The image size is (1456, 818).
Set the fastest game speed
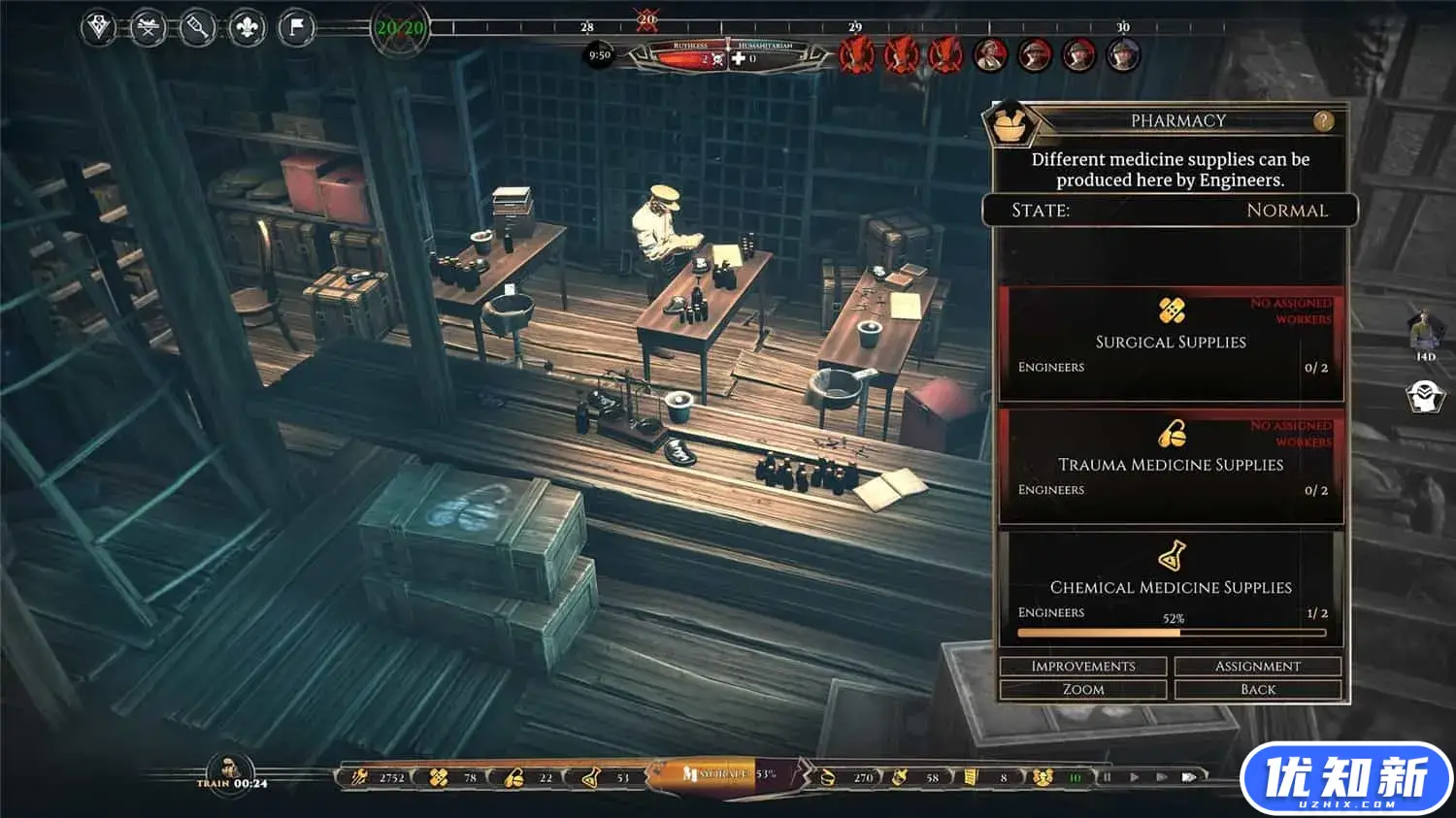[1189, 777]
